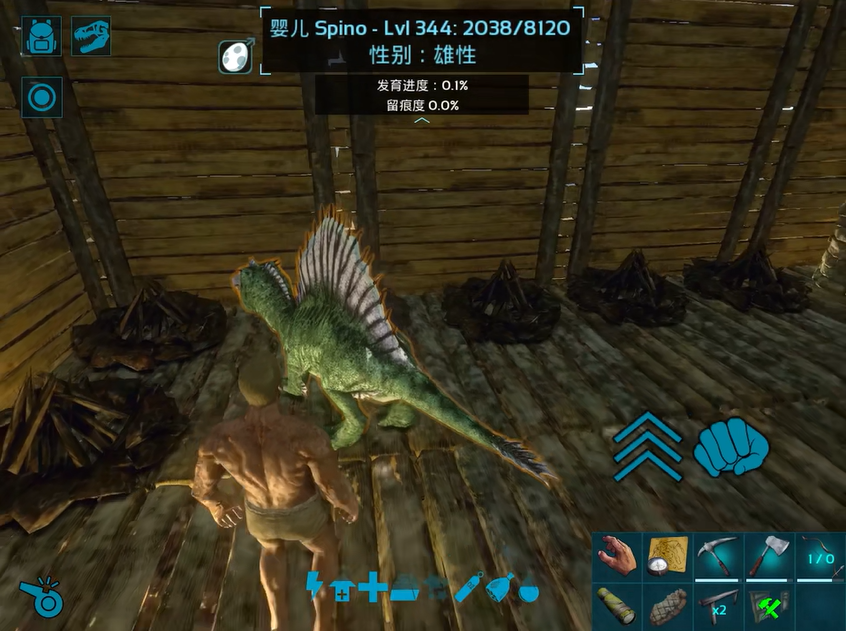Expand the Spino info panel chevron
The height and width of the screenshot is (631, 846).
tap(422, 120)
